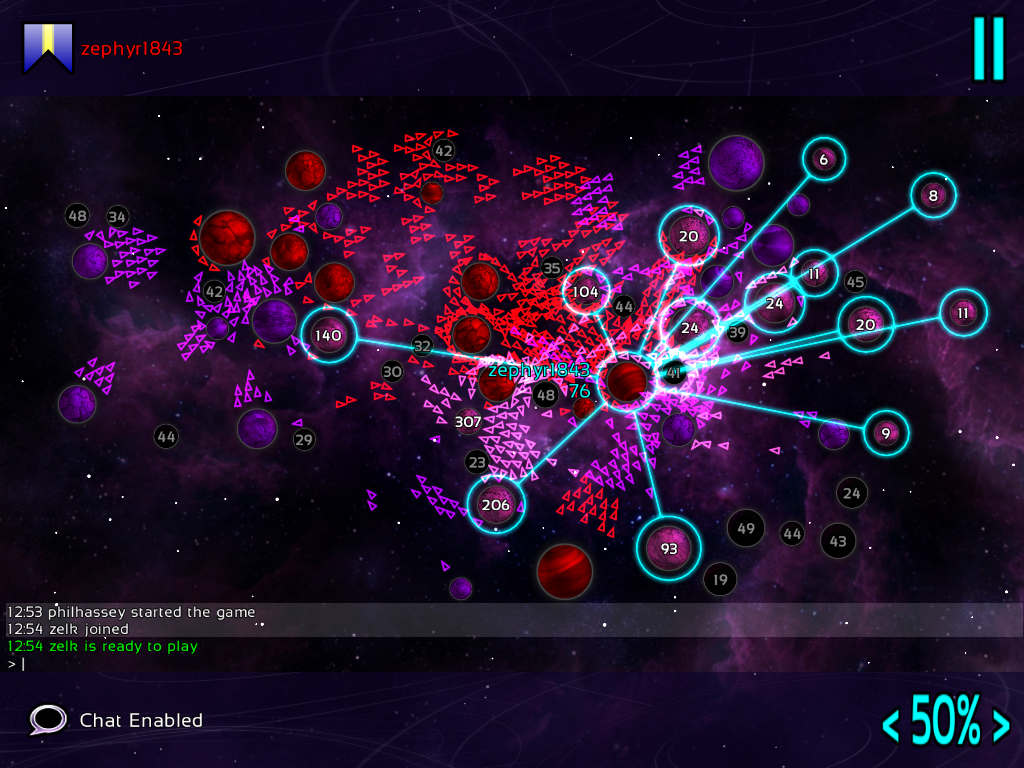Select the planet with 206 ships
Viewport: 1024px width, 768px height.
pyautogui.click(x=496, y=505)
